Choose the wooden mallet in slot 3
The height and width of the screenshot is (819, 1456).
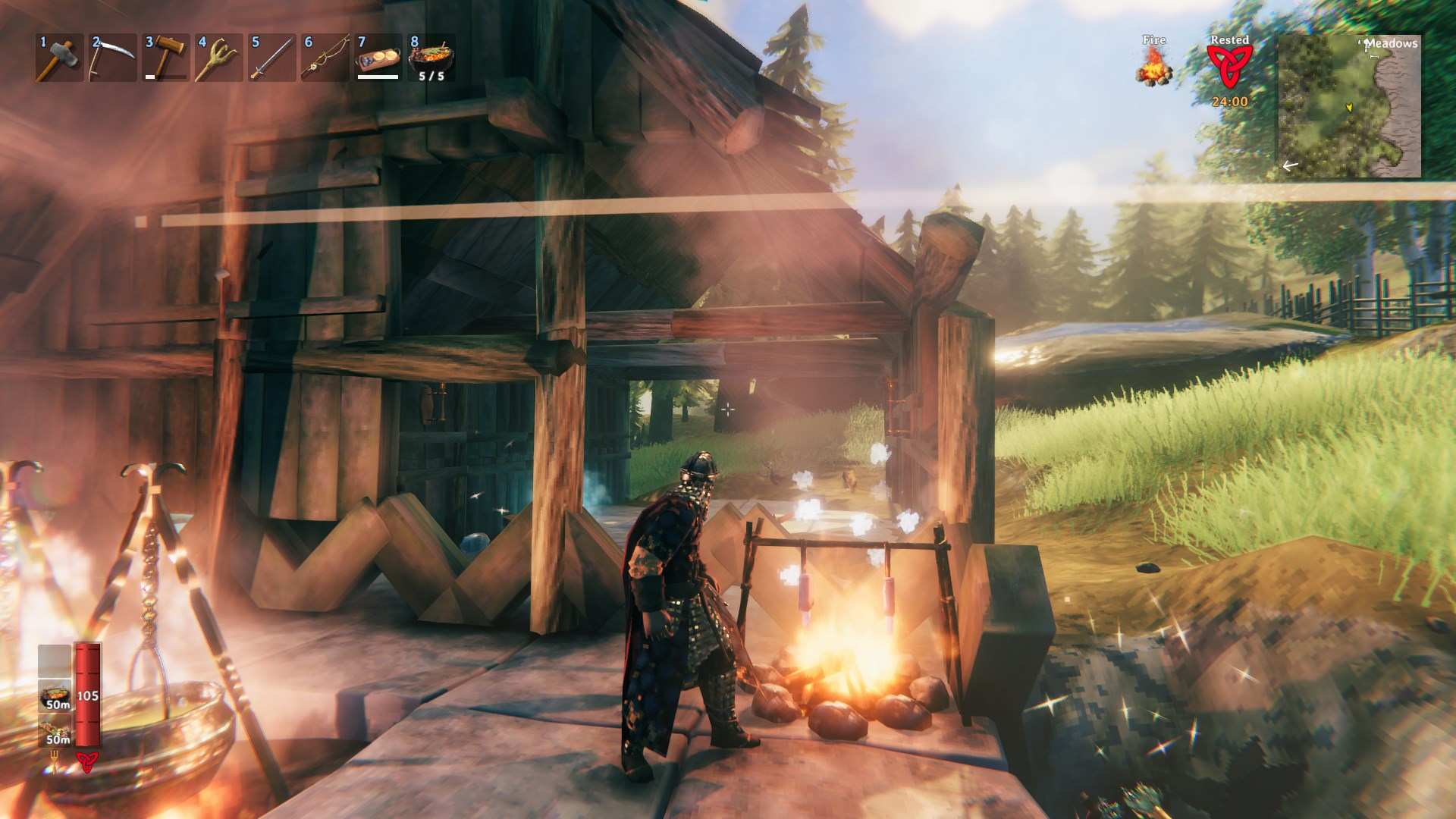coord(165,58)
